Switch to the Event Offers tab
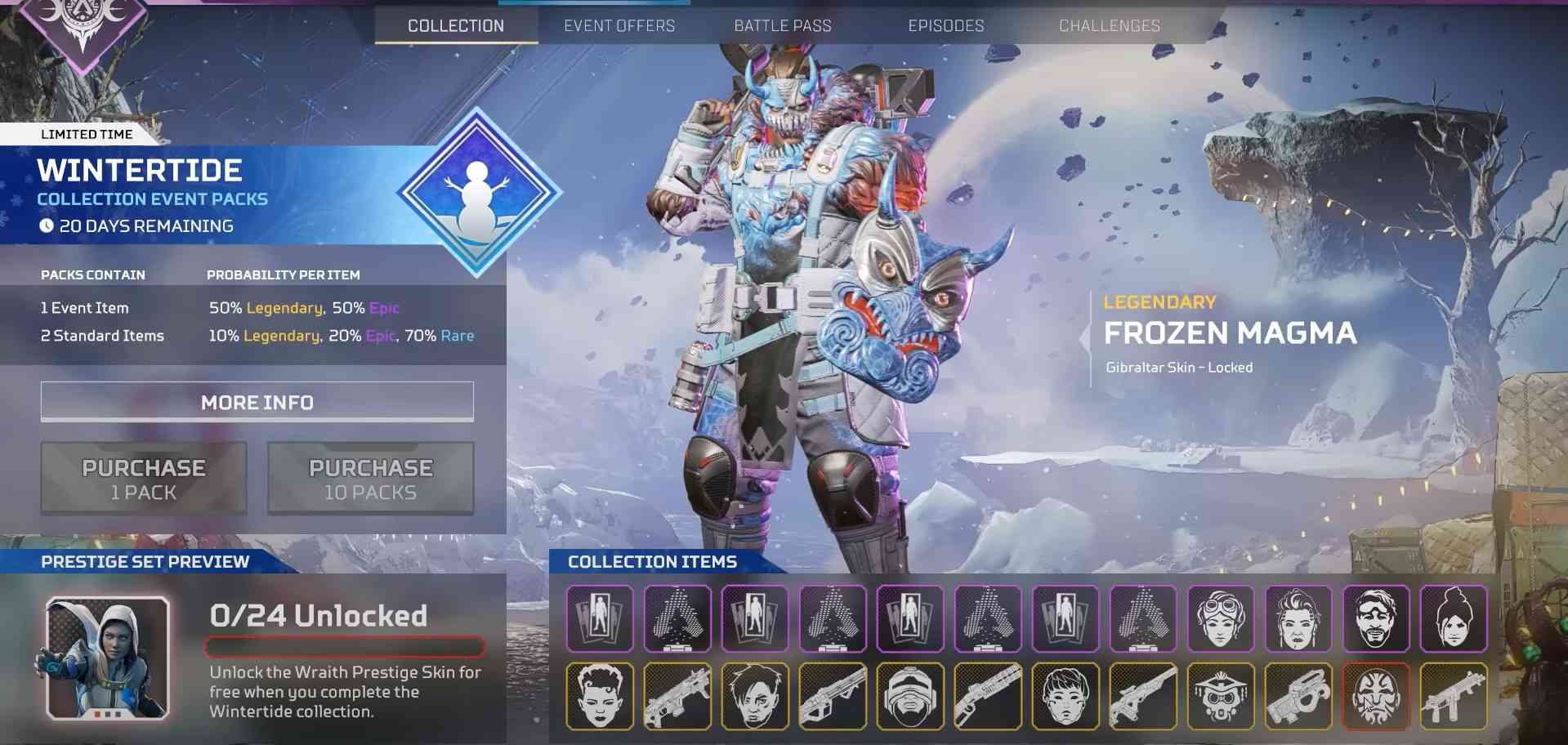This screenshot has width=1568, height=745. click(x=619, y=25)
